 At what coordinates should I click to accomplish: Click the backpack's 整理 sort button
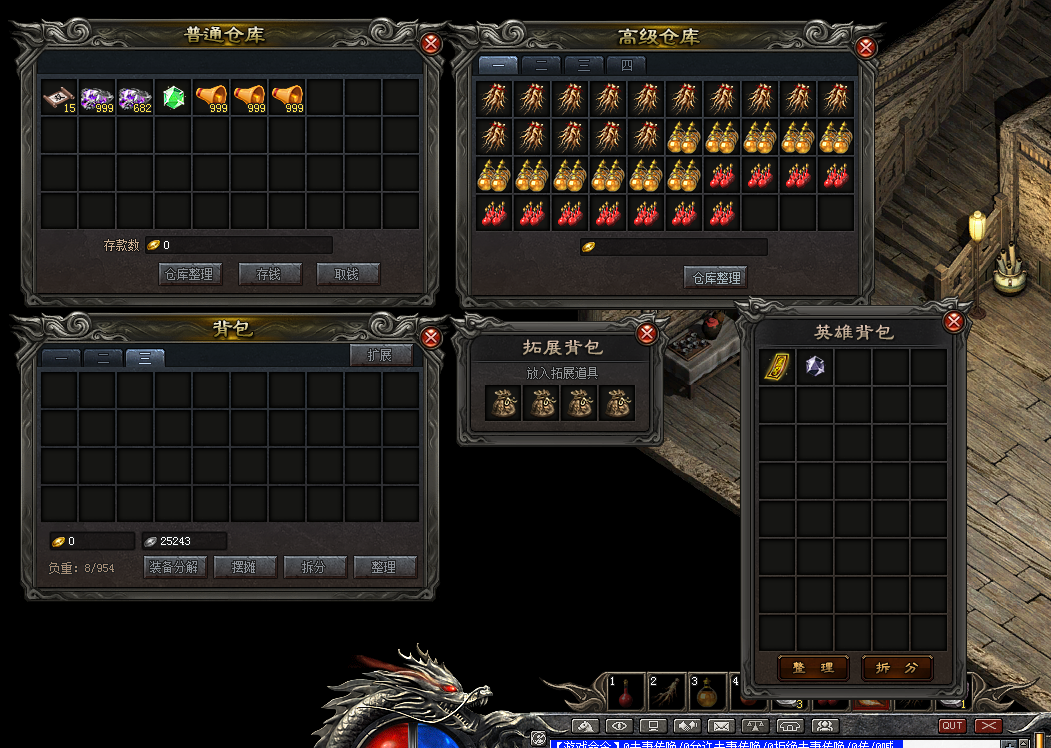tap(384, 567)
